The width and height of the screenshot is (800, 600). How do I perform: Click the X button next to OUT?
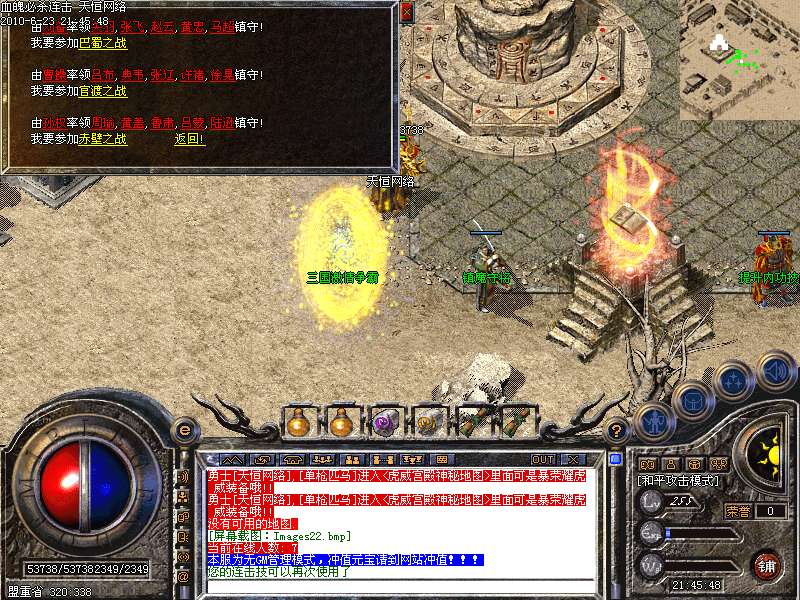(x=573, y=459)
